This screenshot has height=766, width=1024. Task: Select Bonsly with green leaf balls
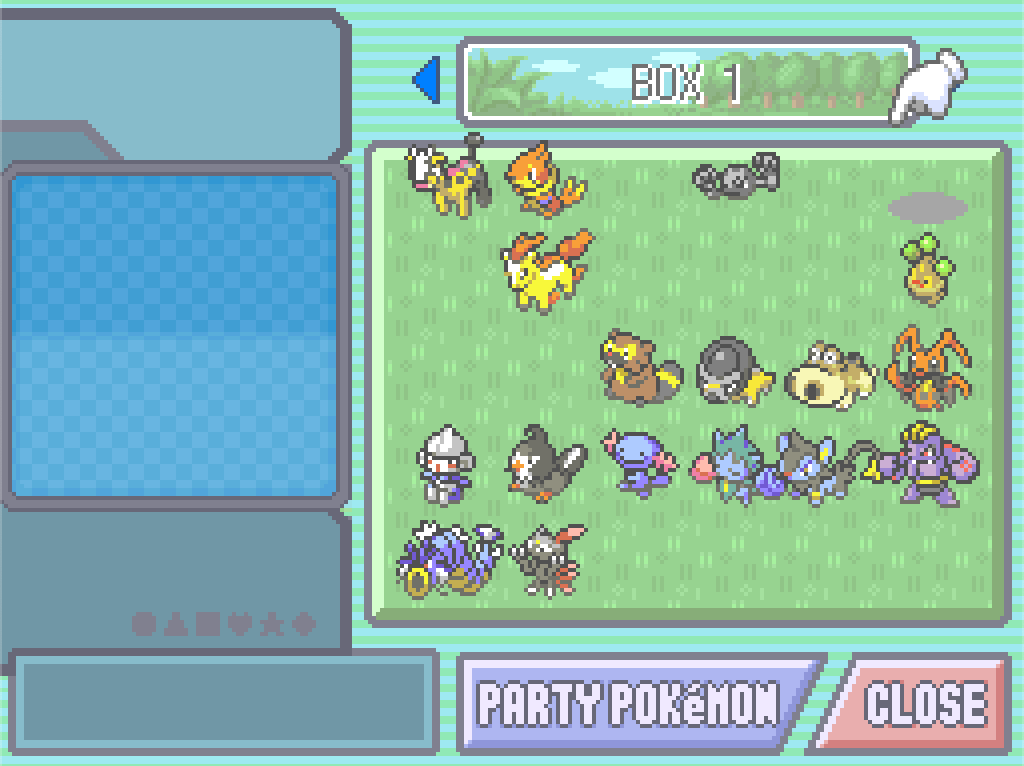[x=926, y=268]
